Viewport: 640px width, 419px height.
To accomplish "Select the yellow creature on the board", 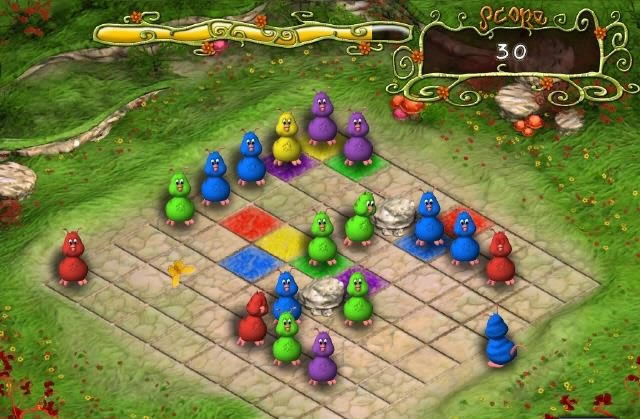I will tap(287, 139).
